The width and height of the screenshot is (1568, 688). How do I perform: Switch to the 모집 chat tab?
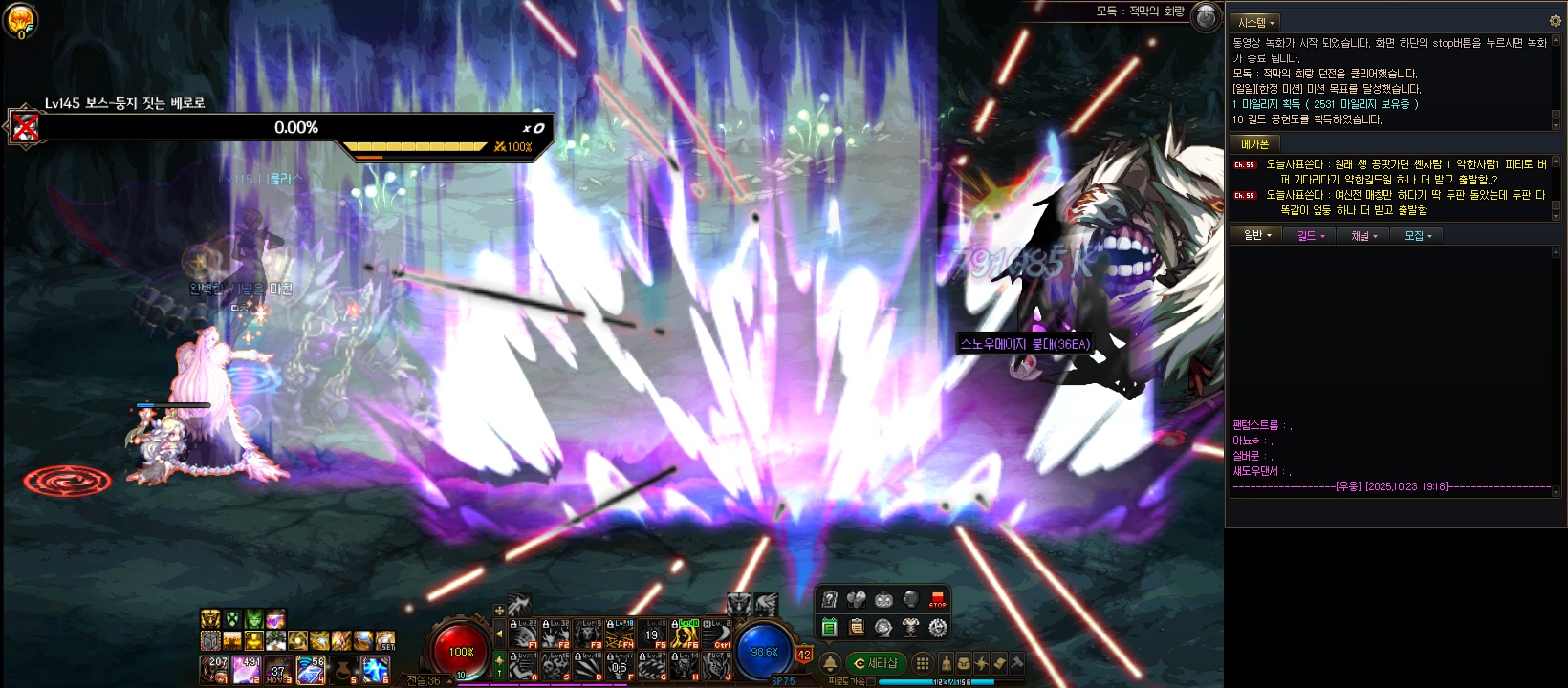(x=1417, y=235)
